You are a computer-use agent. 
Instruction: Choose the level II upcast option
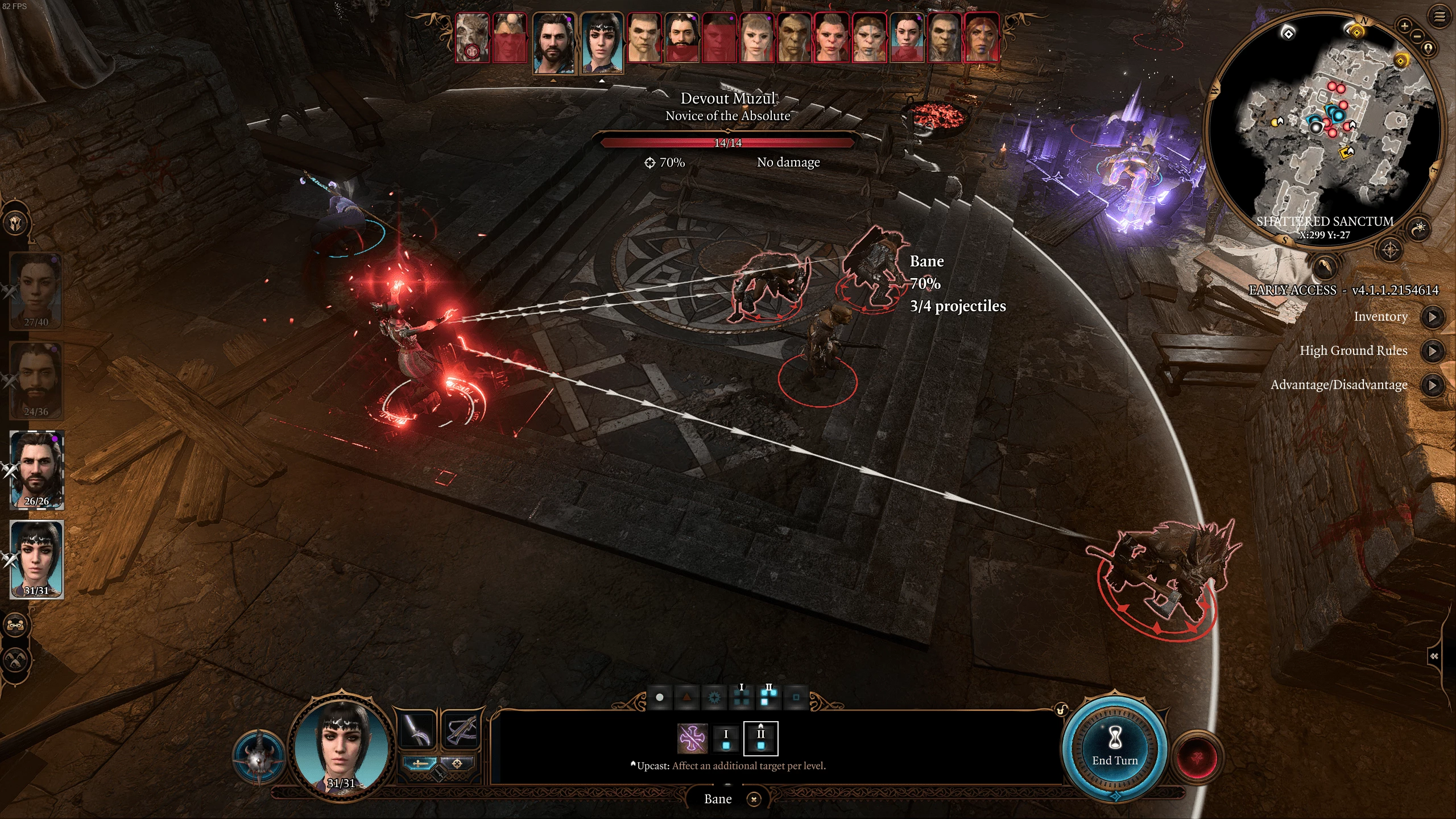pos(760,739)
